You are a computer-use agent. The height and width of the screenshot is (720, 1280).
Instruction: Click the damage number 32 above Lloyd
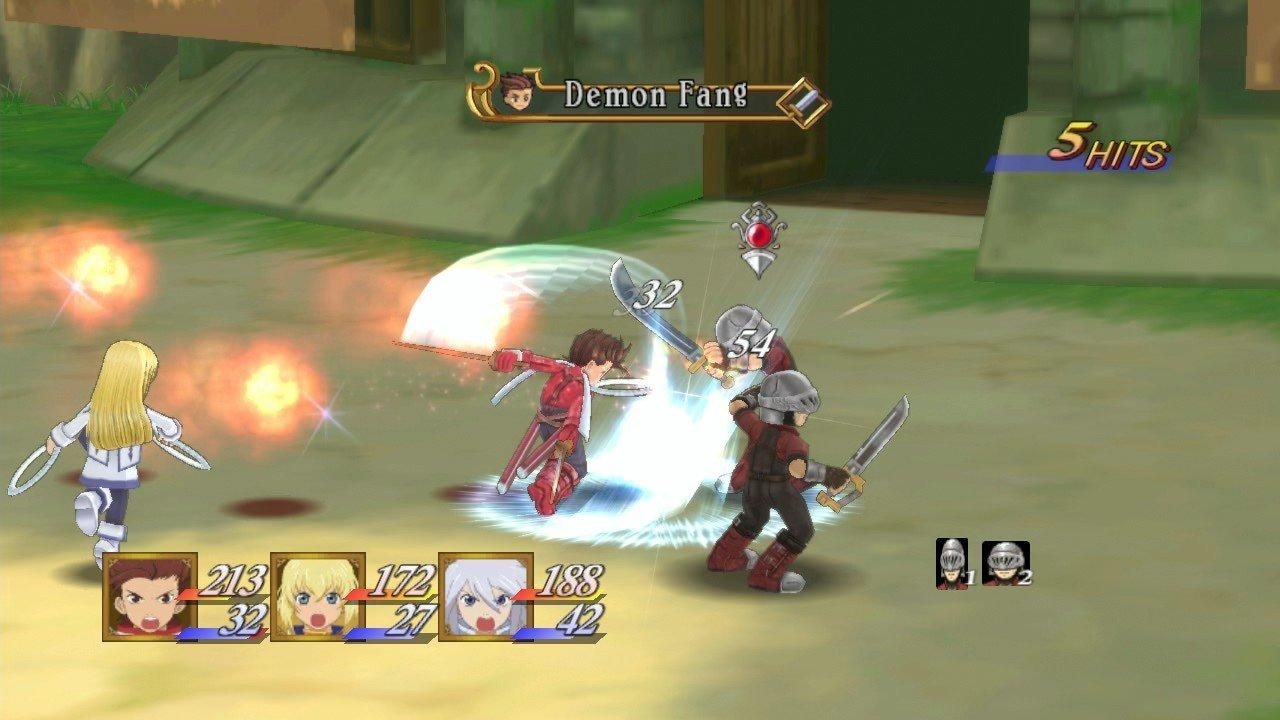[656, 294]
